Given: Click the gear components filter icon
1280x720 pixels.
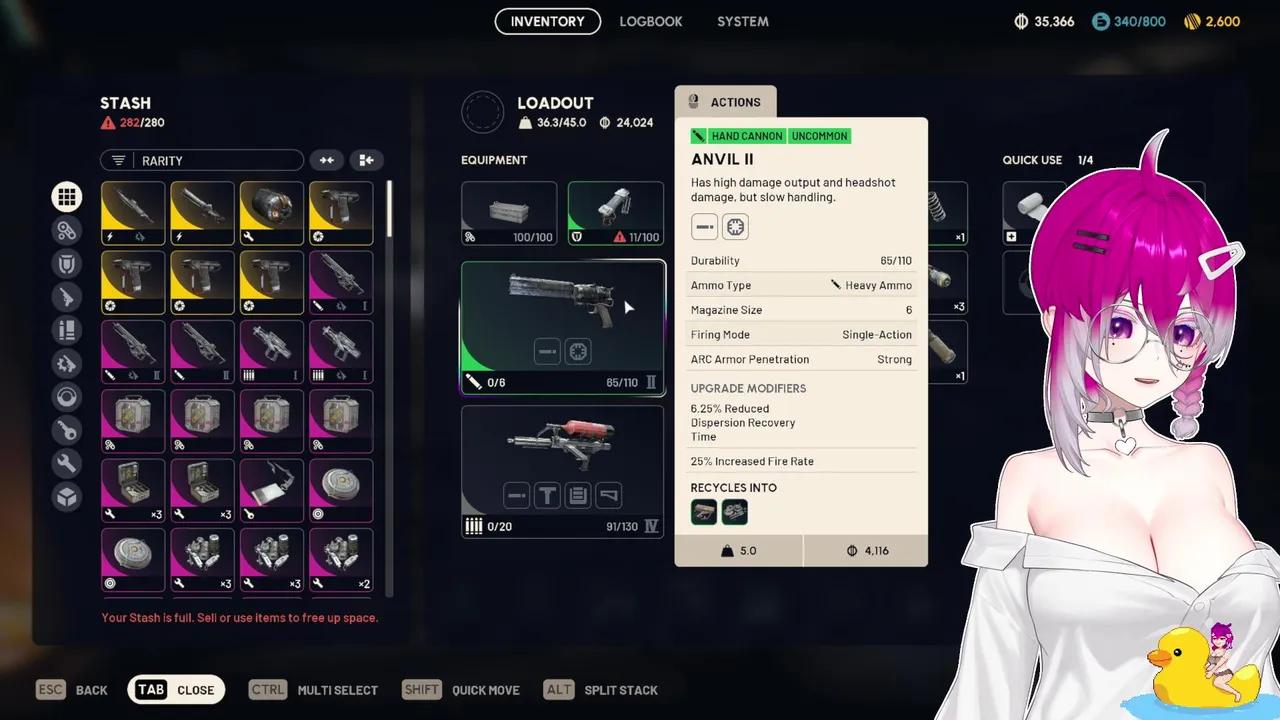Looking at the screenshot, I should coord(67,363).
